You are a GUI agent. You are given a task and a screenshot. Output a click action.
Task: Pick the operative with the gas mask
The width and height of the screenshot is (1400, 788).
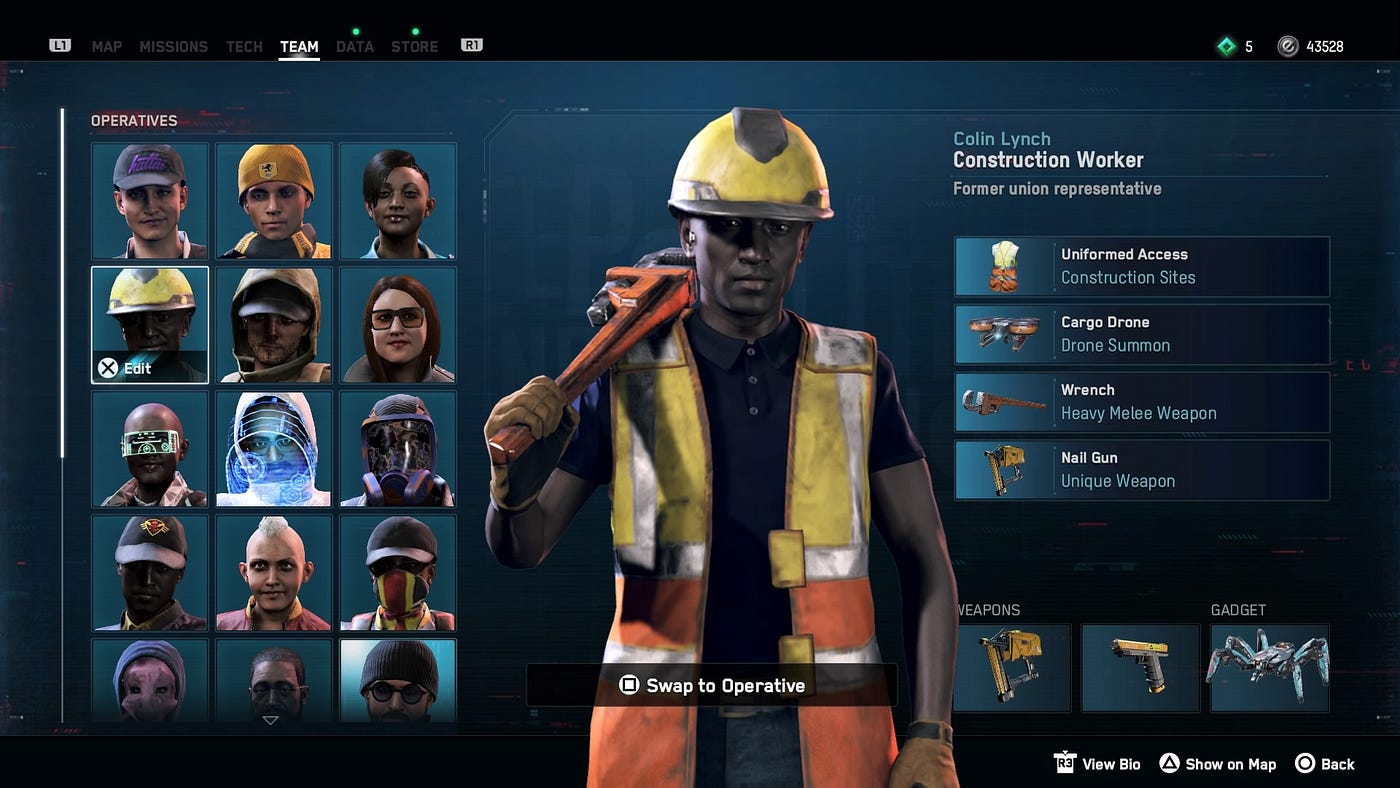click(x=398, y=449)
